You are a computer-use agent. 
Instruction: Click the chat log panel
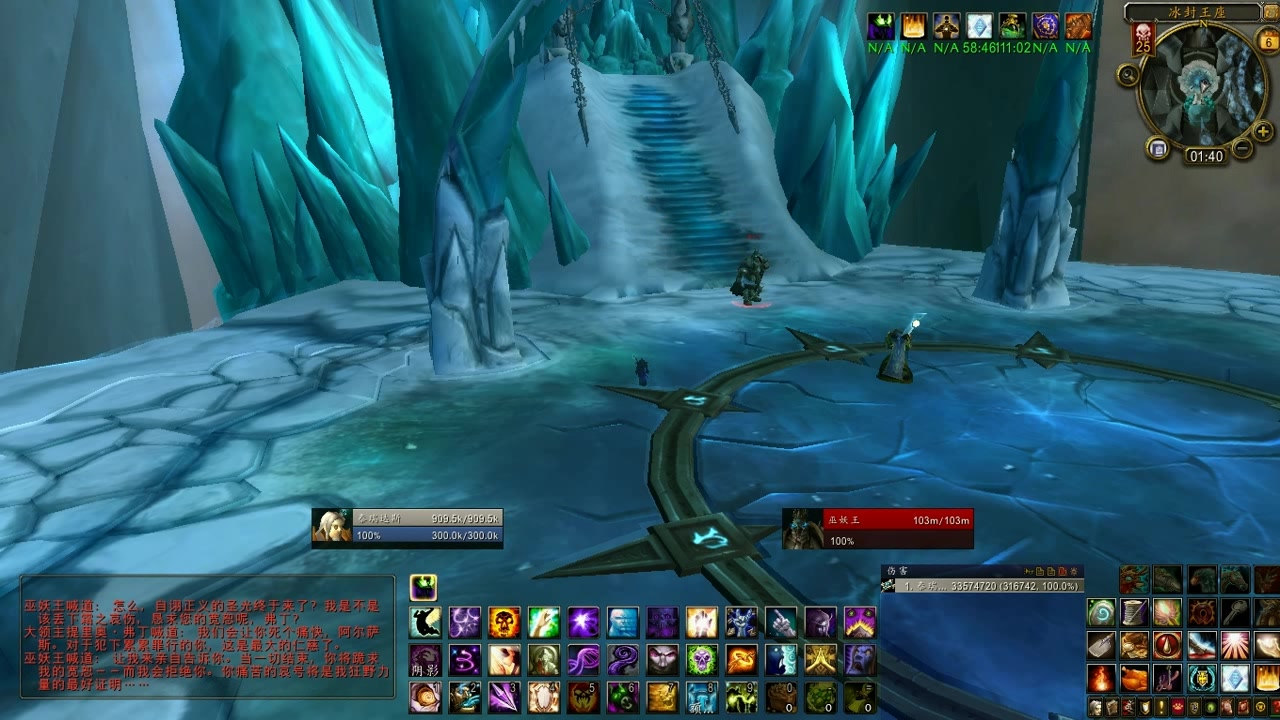(x=208, y=636)
